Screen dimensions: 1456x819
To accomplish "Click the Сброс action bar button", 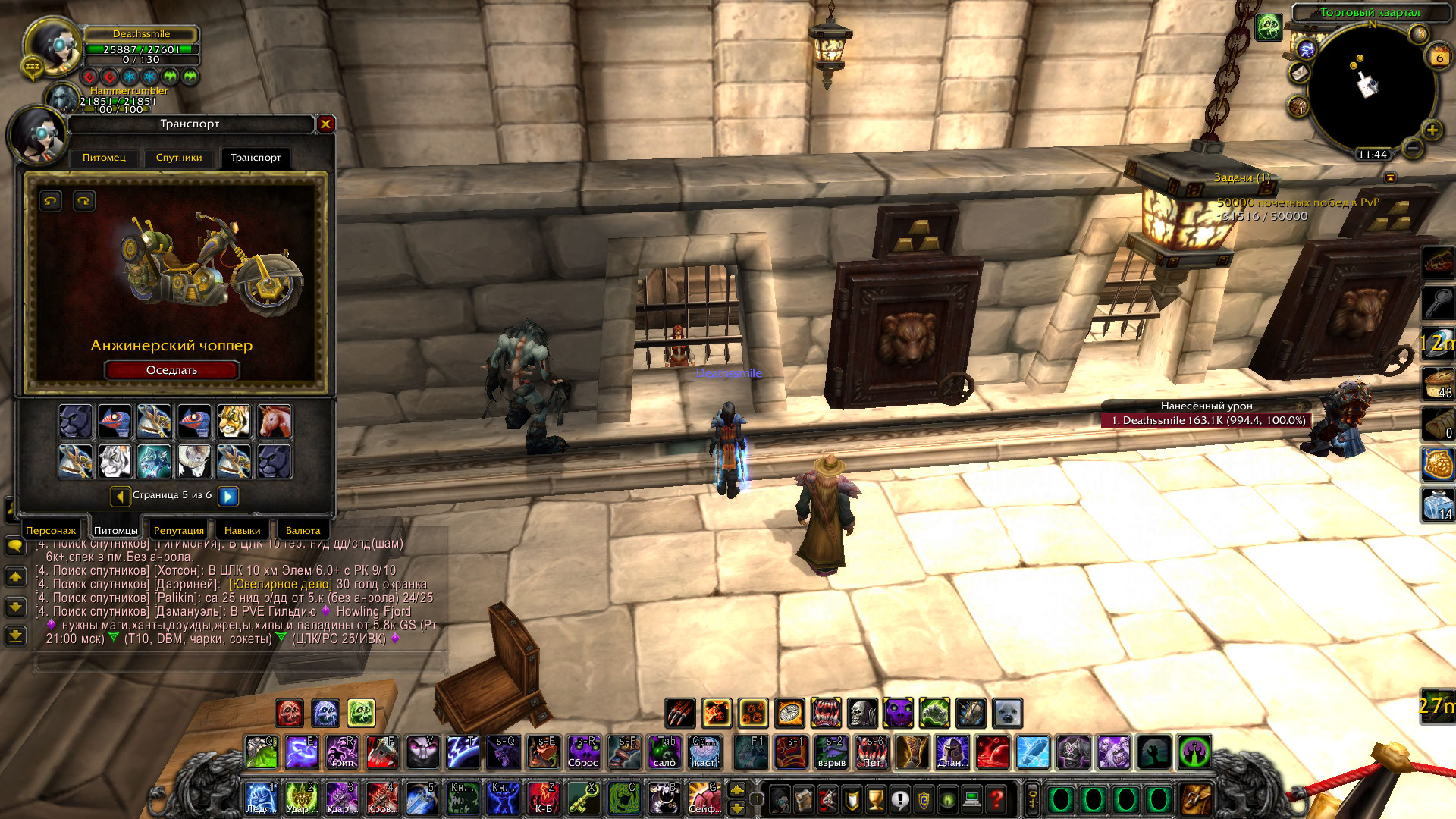I will click(x=583, y=752).
